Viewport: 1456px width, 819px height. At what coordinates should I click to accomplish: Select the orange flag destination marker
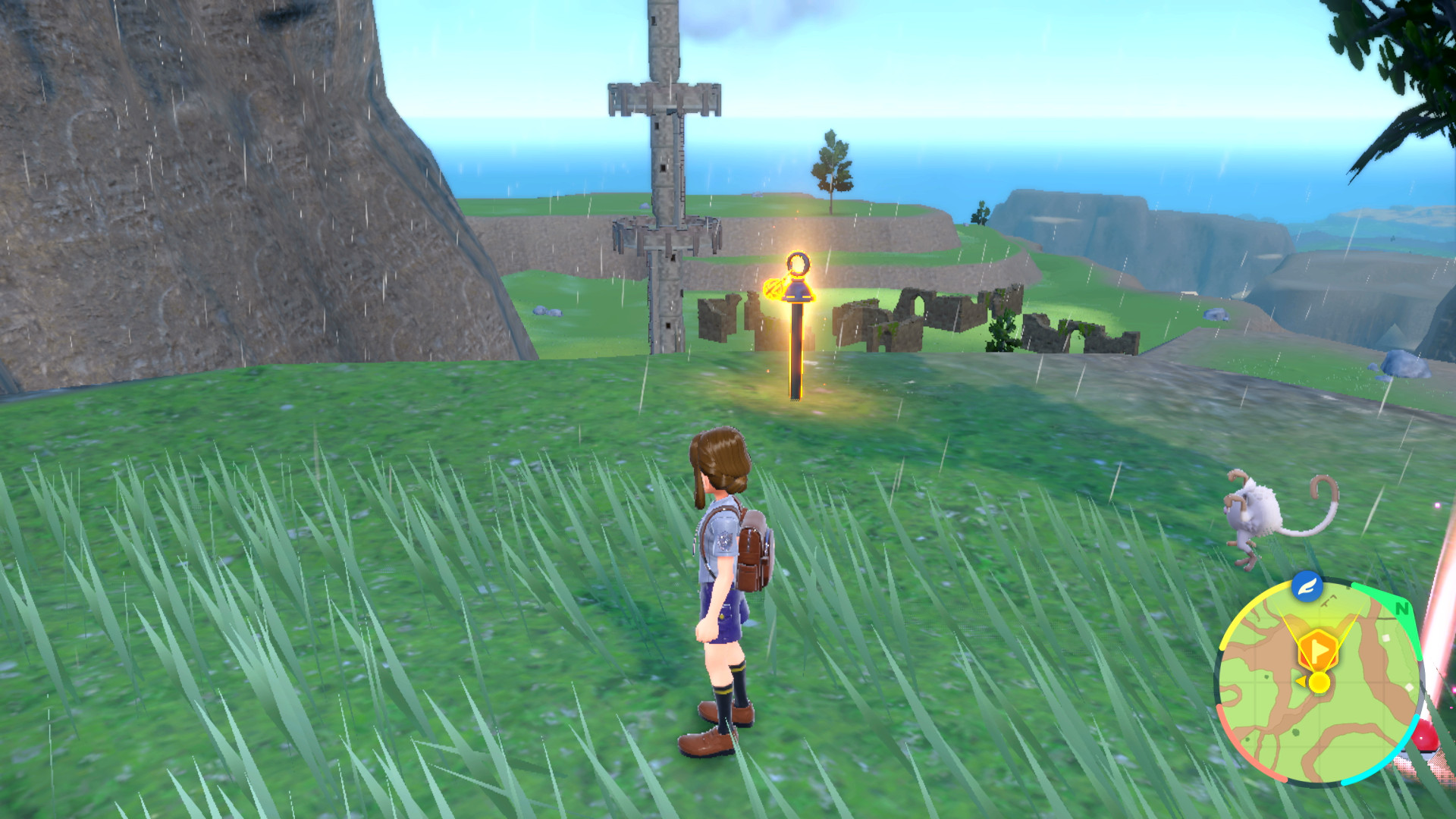(1318, 648)
